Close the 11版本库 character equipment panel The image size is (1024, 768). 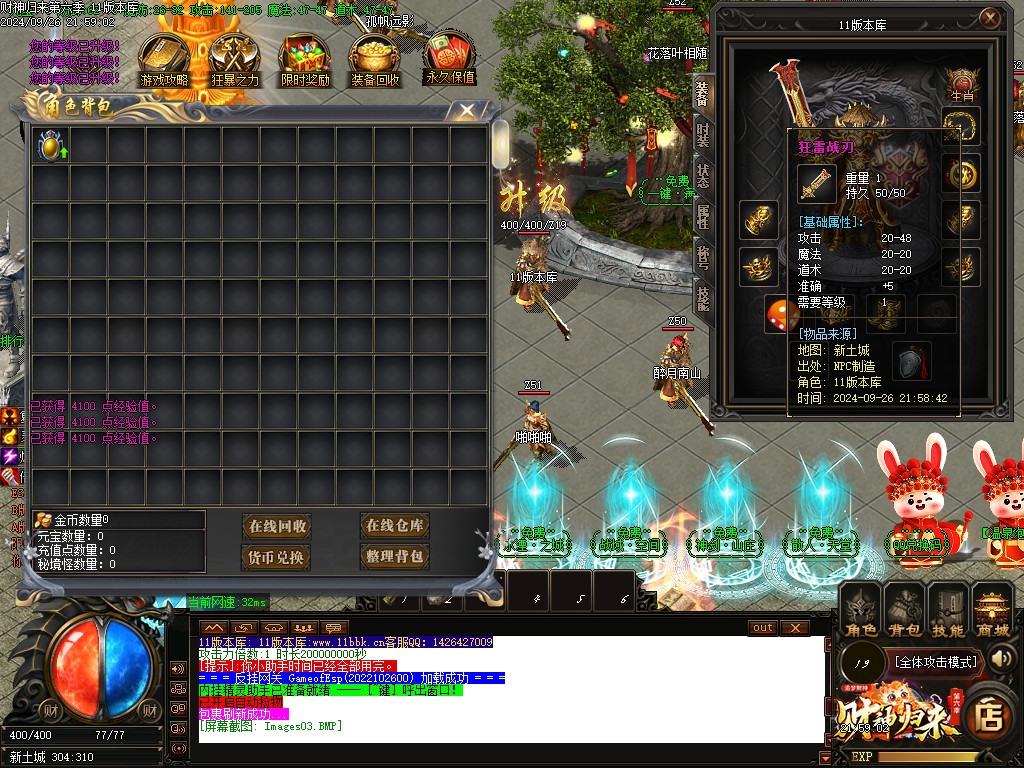[989, 18]
